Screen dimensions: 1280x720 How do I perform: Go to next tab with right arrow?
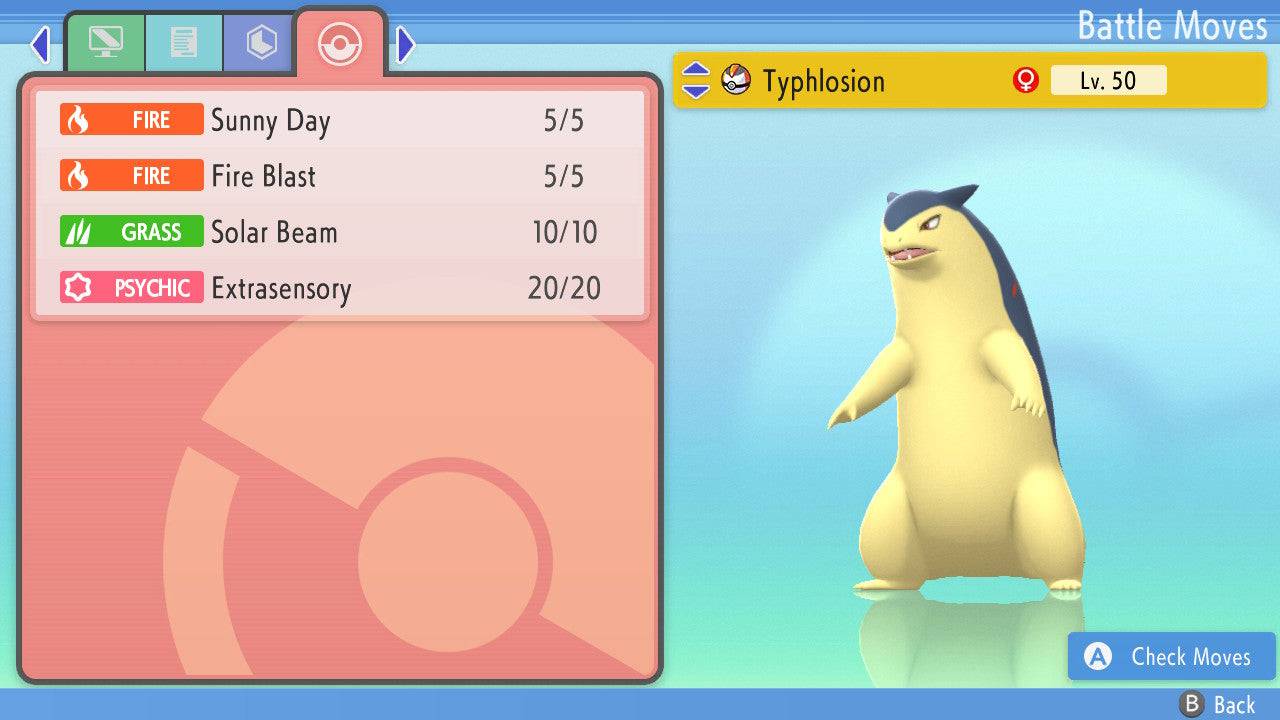click(x=406, y=44)
